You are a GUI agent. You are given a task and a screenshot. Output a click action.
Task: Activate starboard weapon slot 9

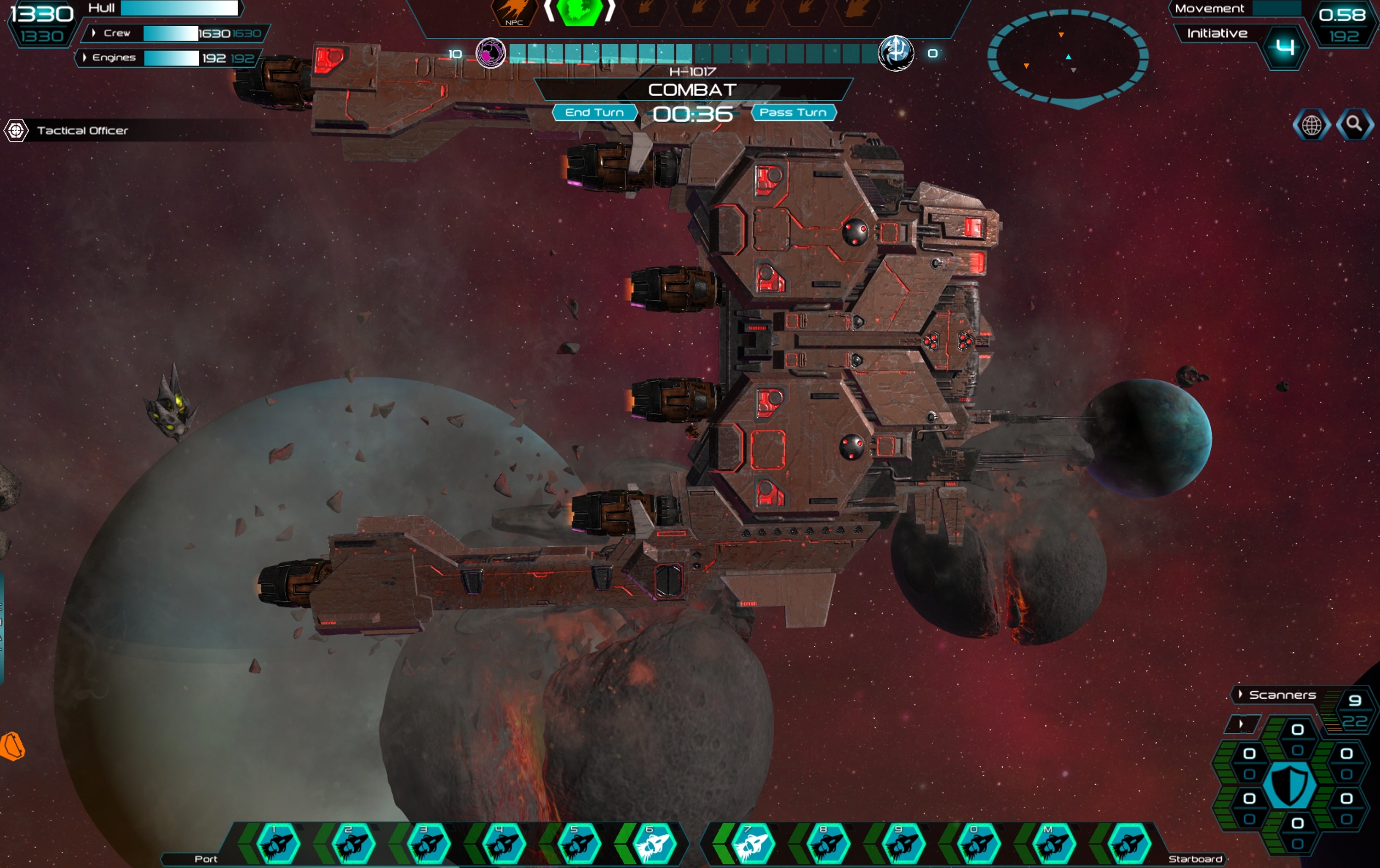(902, 844)
